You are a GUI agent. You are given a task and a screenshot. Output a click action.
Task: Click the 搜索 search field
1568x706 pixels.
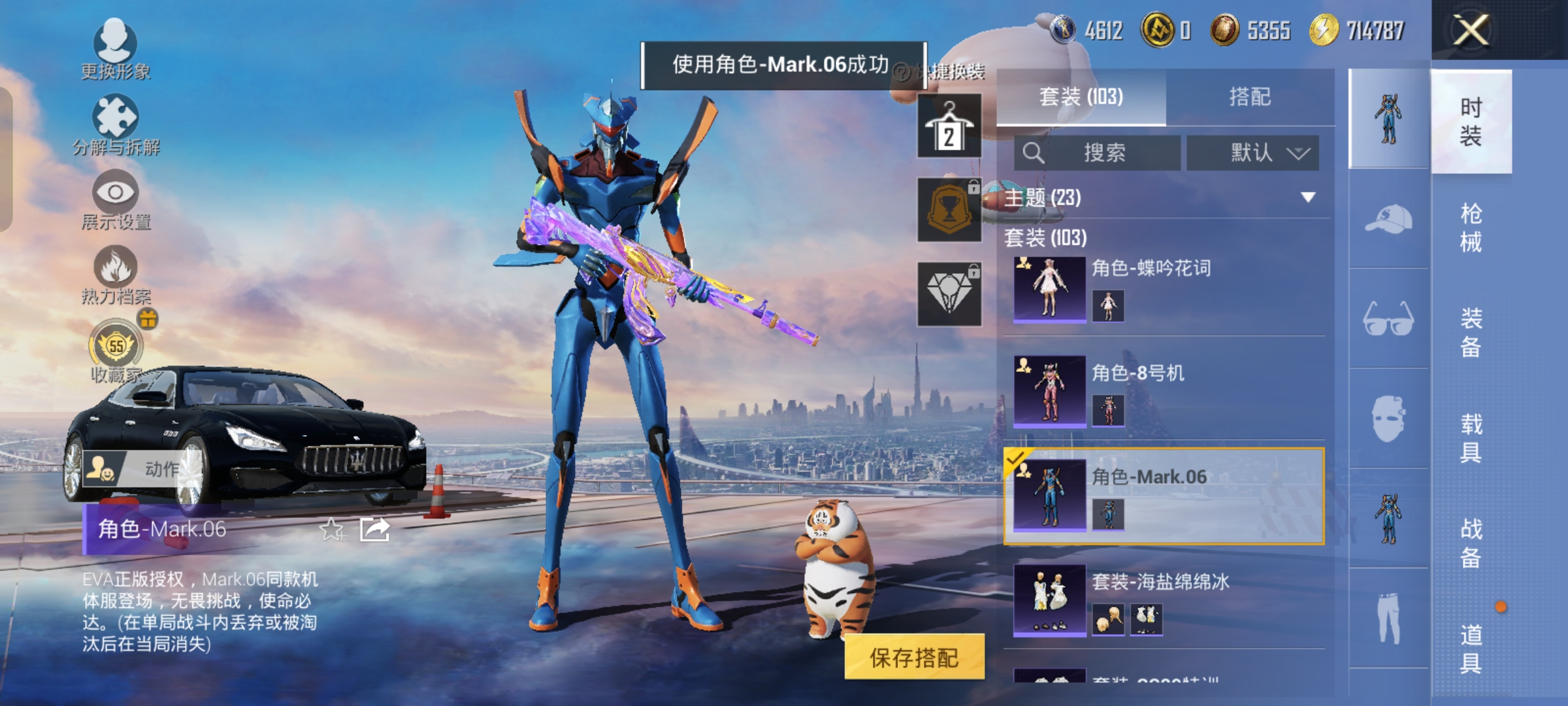pos(1098,153)
